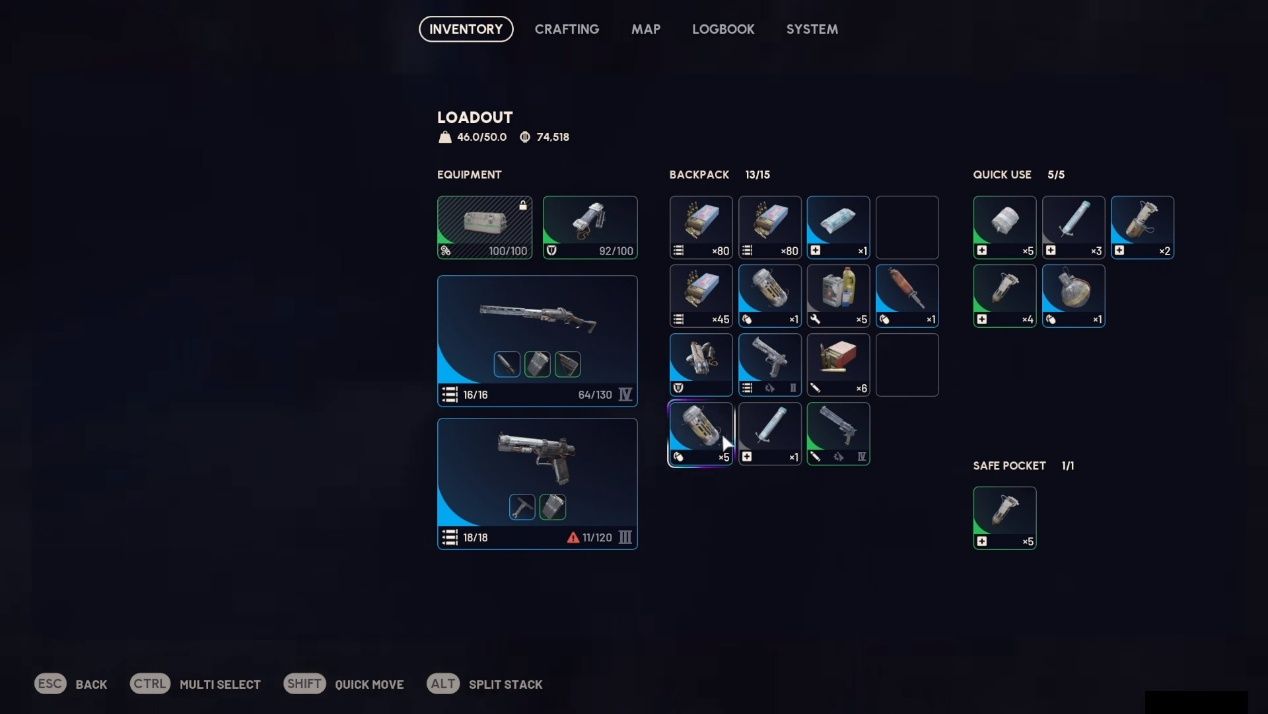Select the Inventory tab

click(466, 29)
